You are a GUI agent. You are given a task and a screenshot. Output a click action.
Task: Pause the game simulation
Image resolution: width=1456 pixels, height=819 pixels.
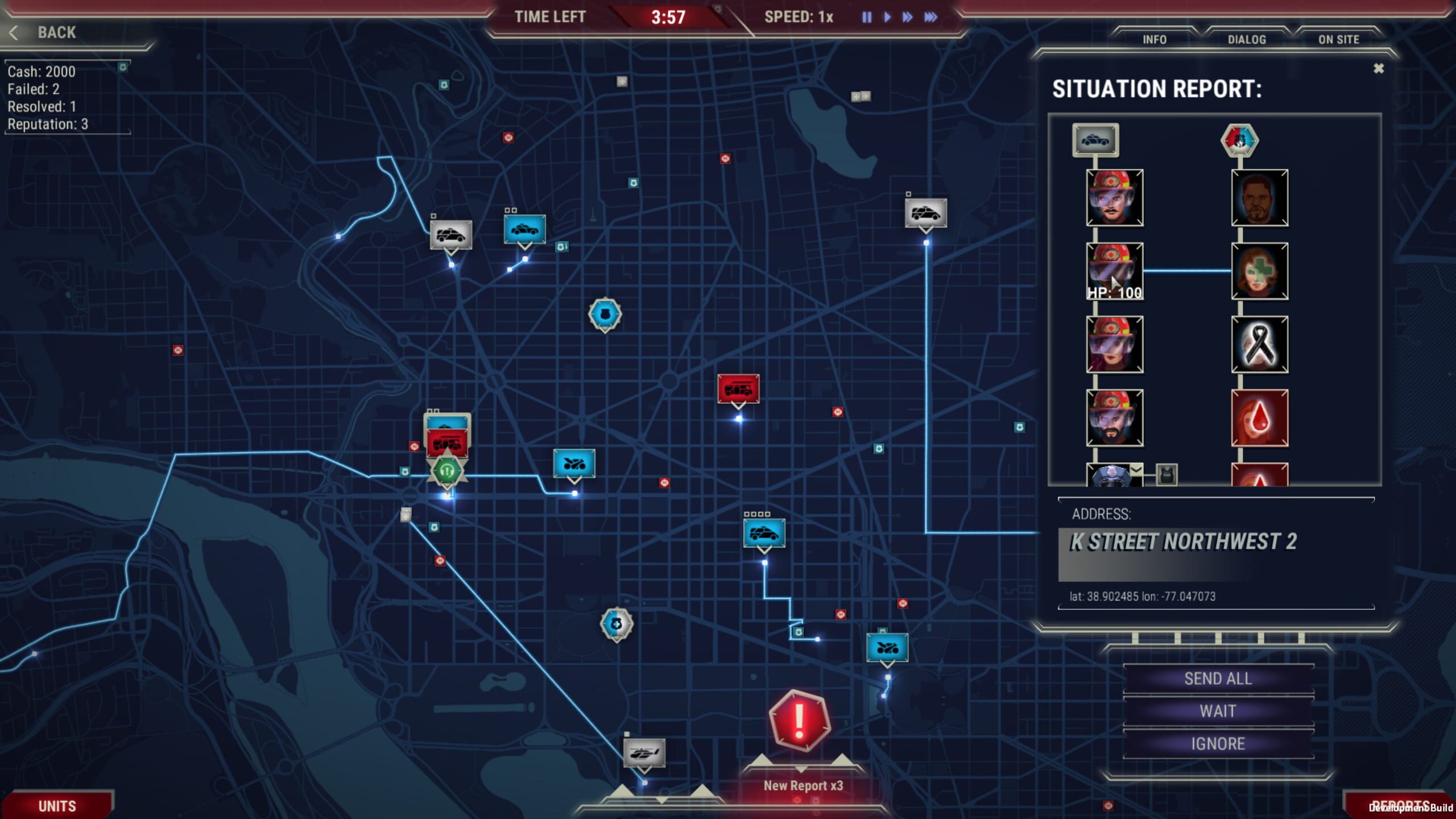(x=866, y=18)
